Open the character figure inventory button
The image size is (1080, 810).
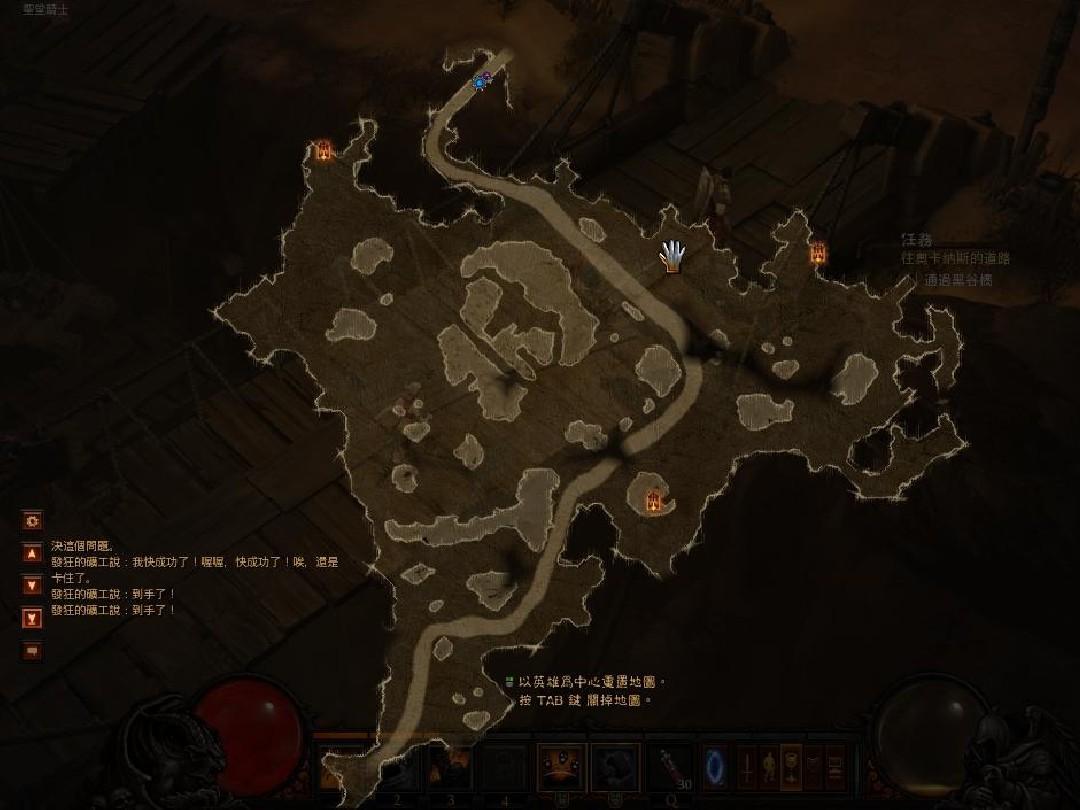768,768
